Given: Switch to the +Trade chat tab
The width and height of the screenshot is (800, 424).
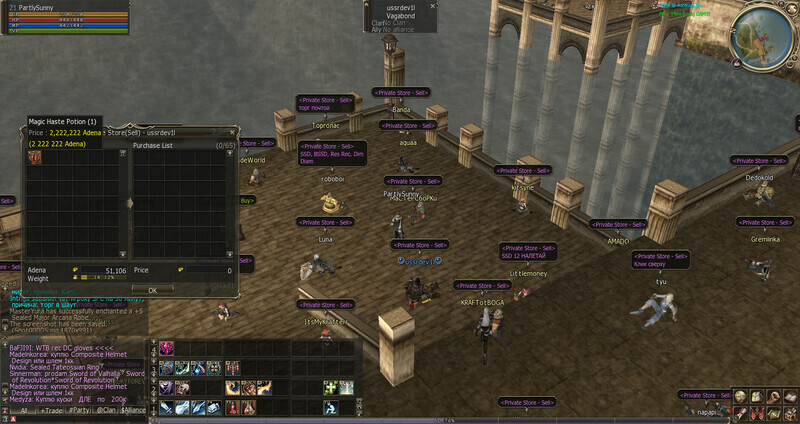Looking at the screenshot, I should point(51,410).
